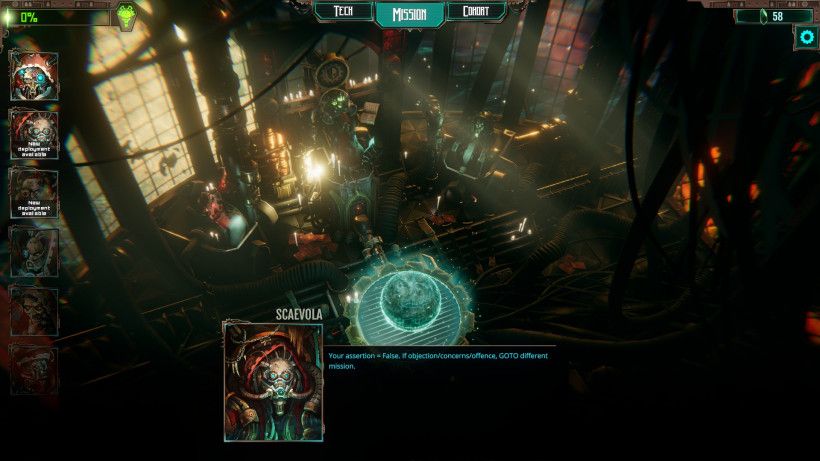This screenshot has width=820, height=461.
Task: Select the Mission tab
Action: [410, 14]
